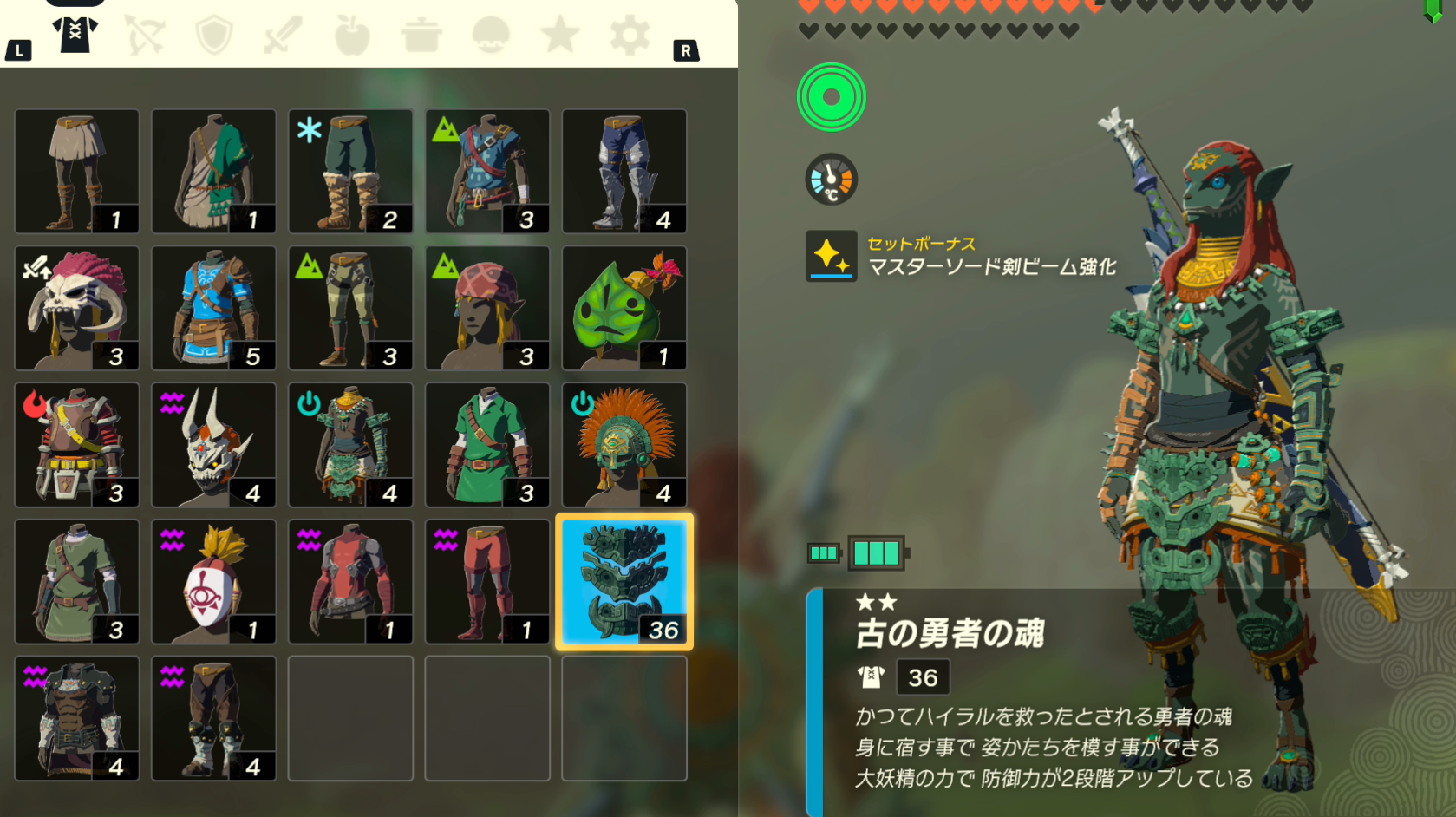The image size is (1456, 817).
Task: Open key items via the star icon
Action: (560, 33)
